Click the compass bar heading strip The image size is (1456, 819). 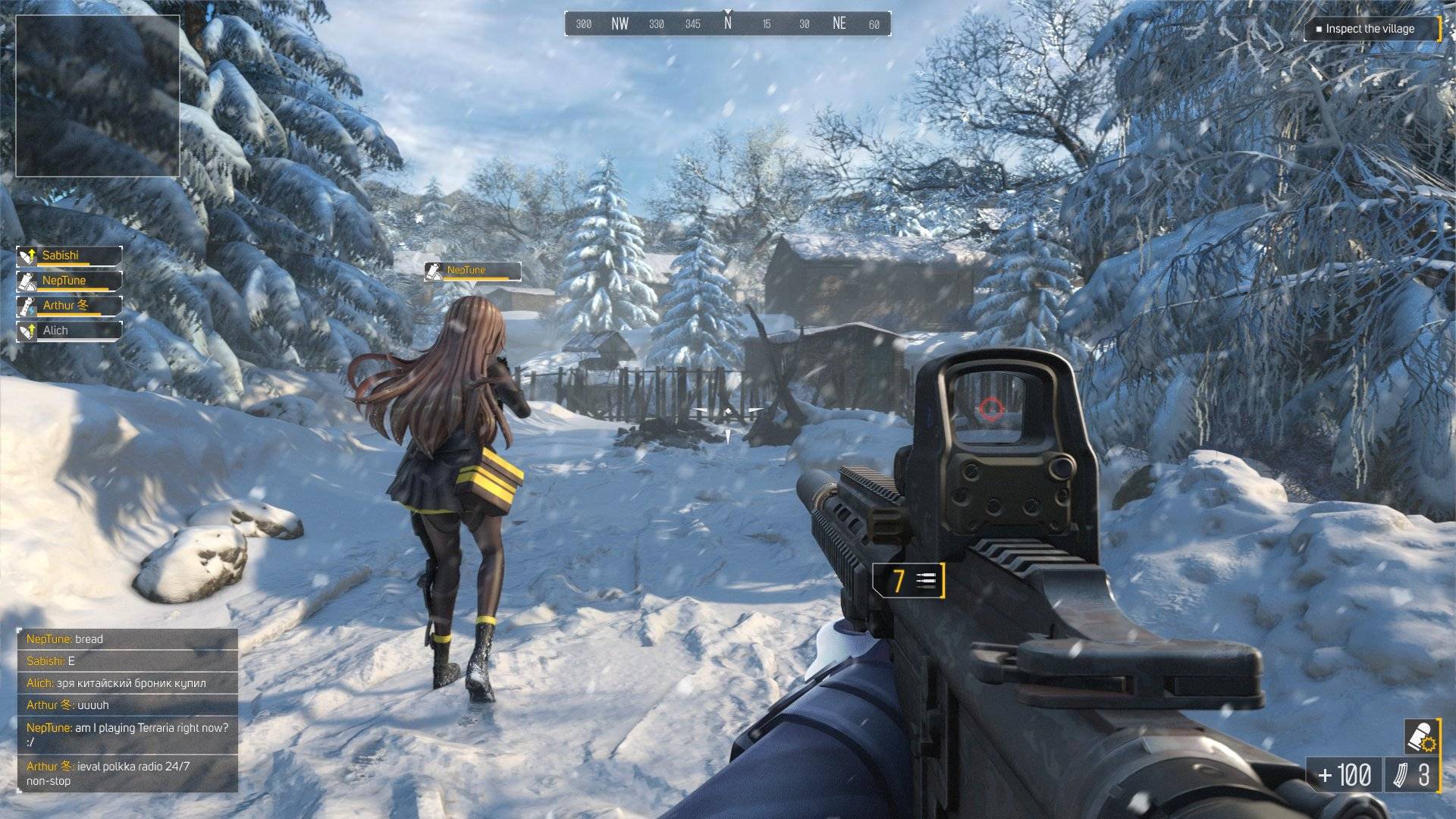point(727,24)
